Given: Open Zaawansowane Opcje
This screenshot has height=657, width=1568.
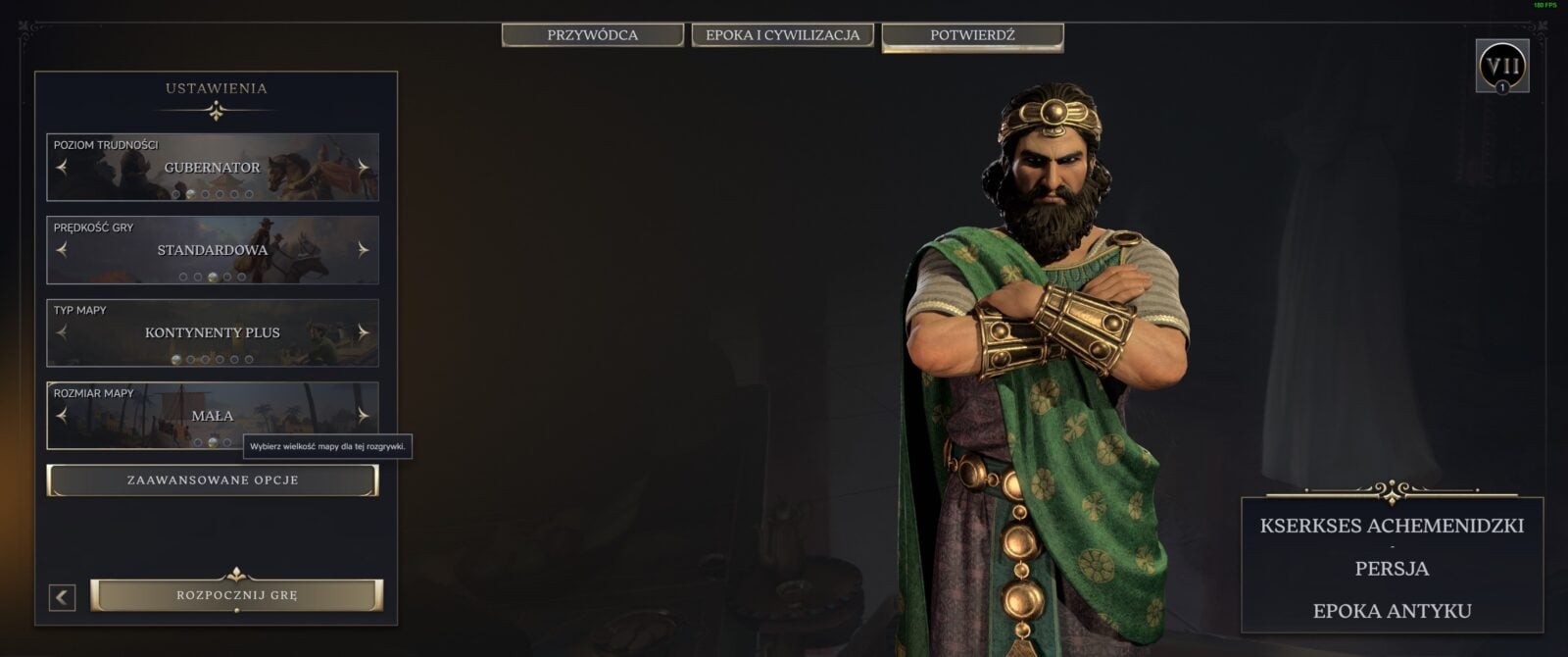Looking at the screenshot, I should pos(213,480).
